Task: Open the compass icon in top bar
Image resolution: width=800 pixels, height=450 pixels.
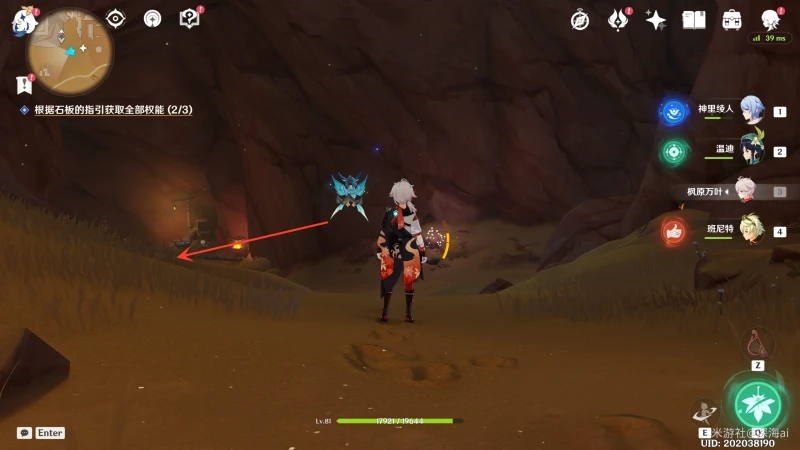Action: 580,20
